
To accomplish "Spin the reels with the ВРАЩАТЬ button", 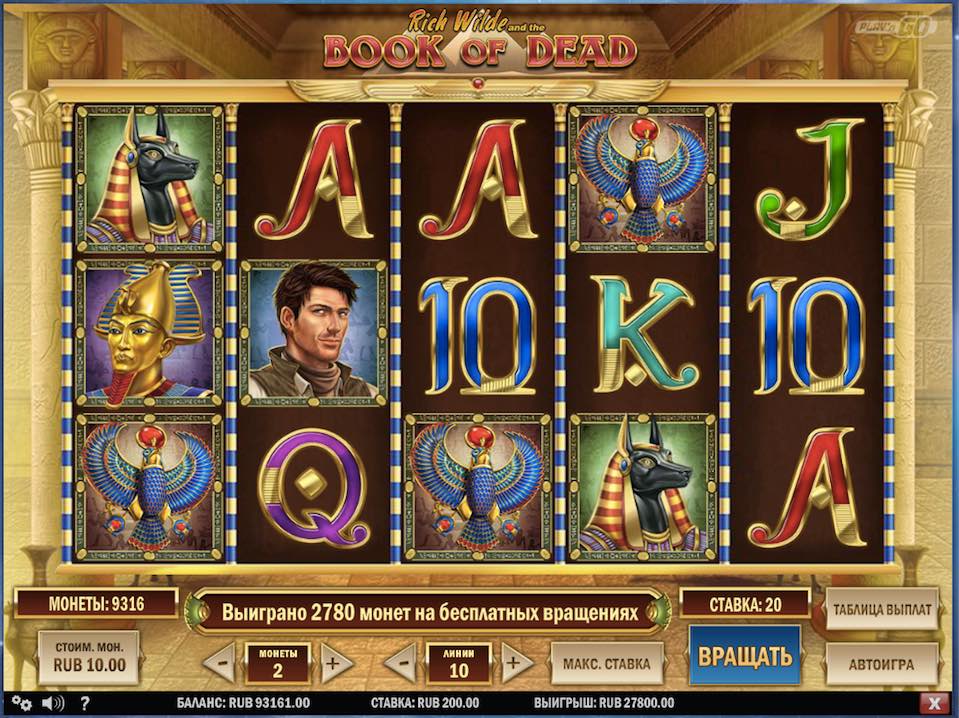I will click(744, 656).
